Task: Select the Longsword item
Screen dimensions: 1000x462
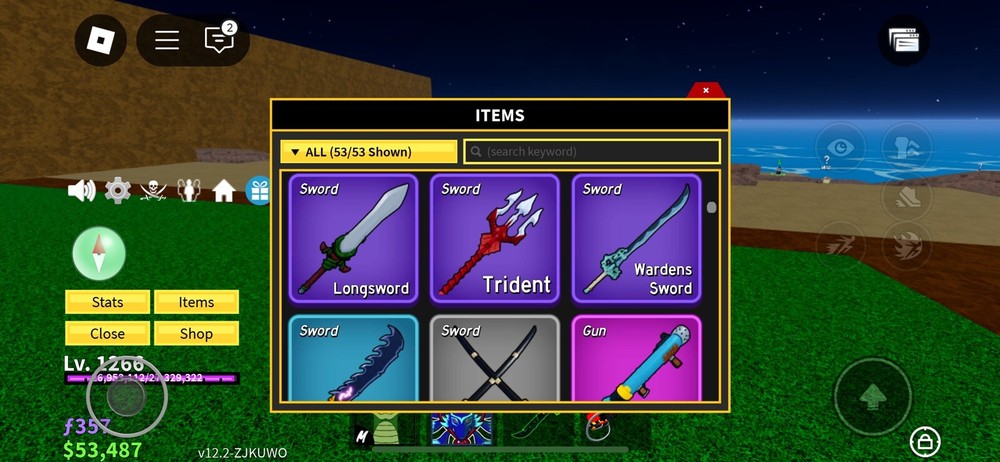Action: pos(353,238)
